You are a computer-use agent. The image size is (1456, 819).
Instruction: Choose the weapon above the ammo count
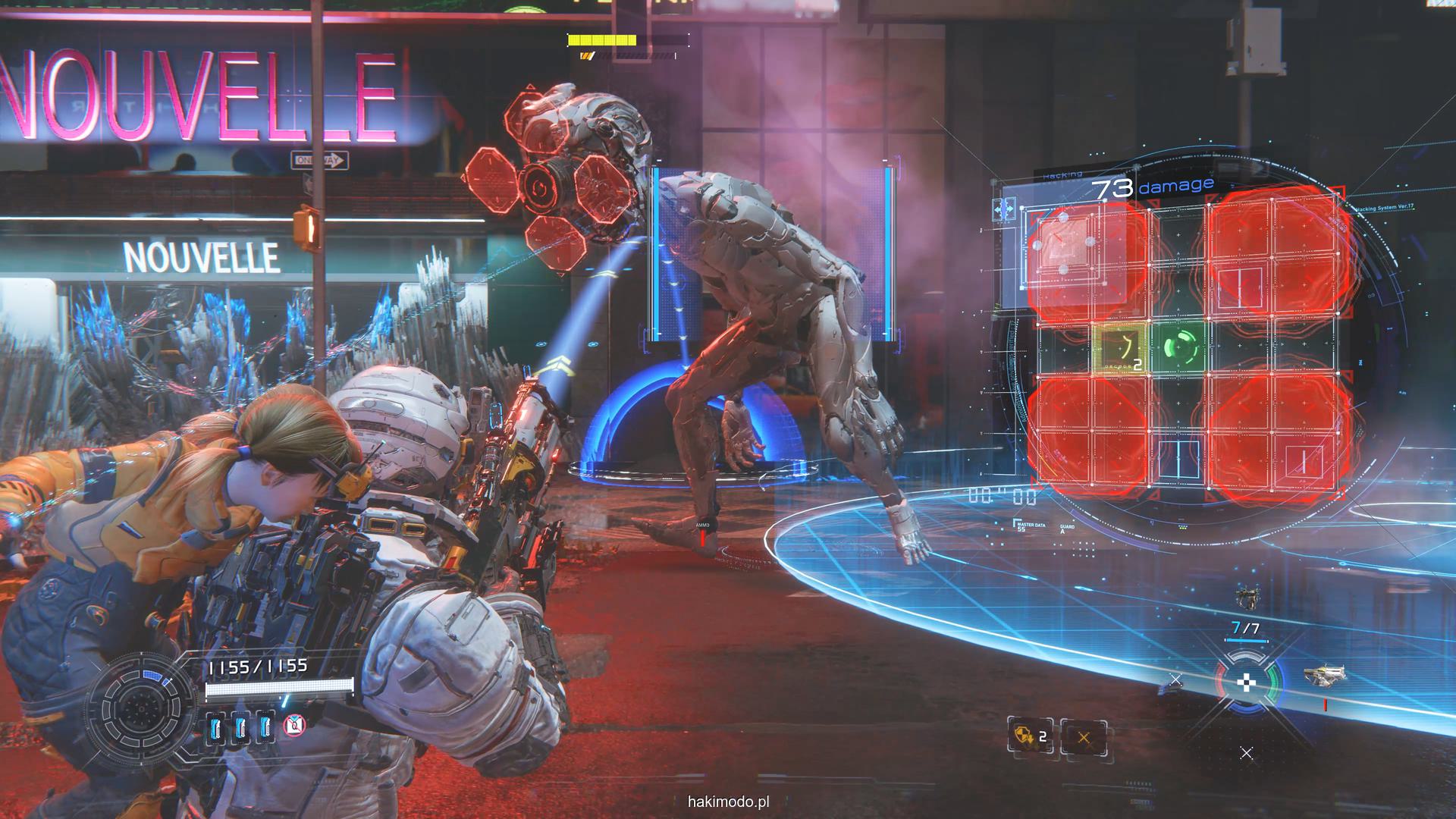pos(1245,598)
